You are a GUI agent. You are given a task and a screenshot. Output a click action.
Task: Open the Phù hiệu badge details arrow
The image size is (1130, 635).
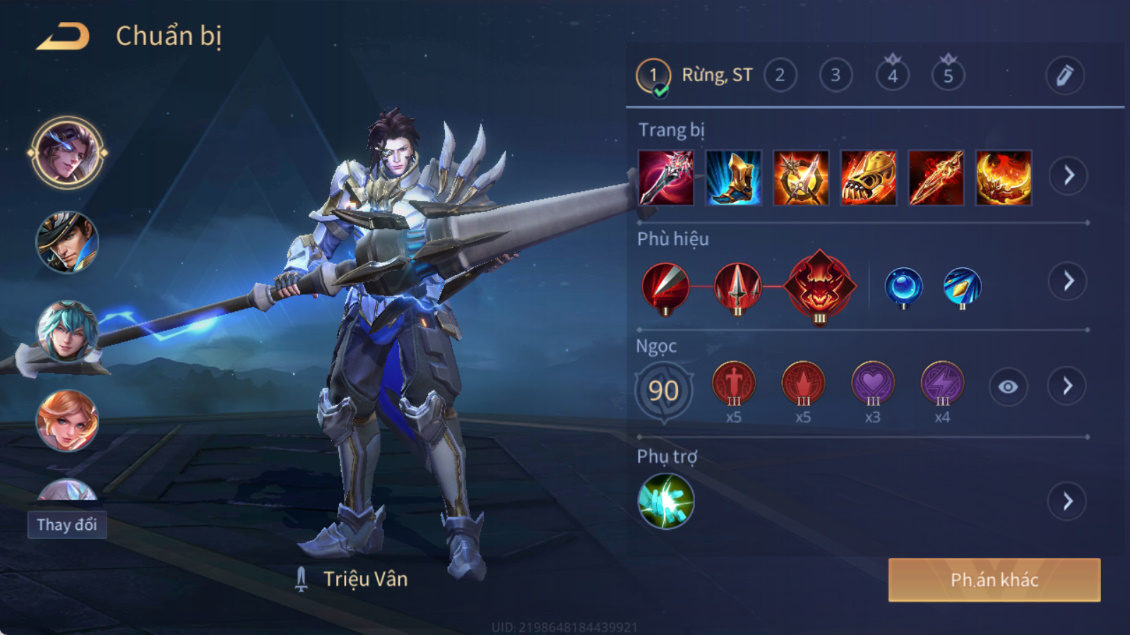(x=1068, y=281)
